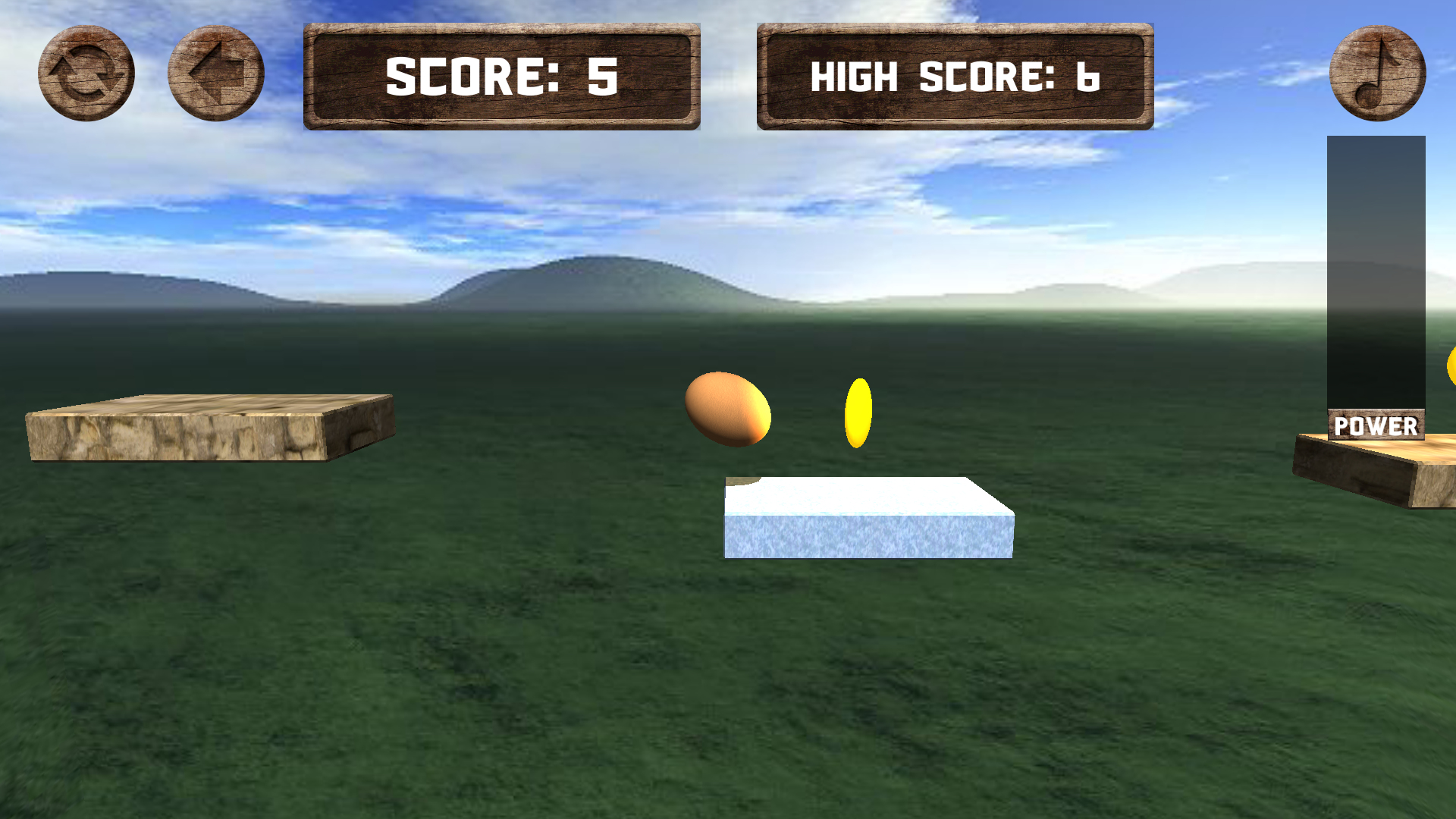Select the SCORE display at the top

[503, 76]
